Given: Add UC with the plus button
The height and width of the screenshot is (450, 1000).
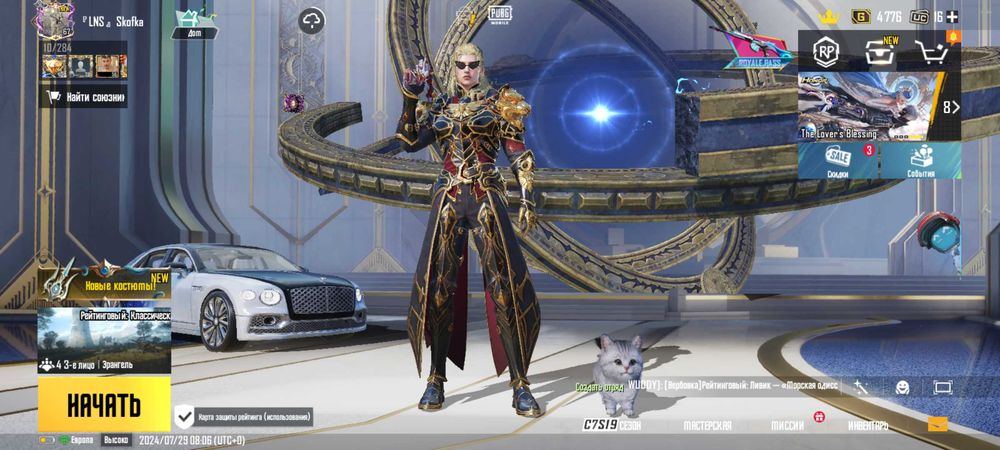Looking at the screenshot, I should click(952, 16).
